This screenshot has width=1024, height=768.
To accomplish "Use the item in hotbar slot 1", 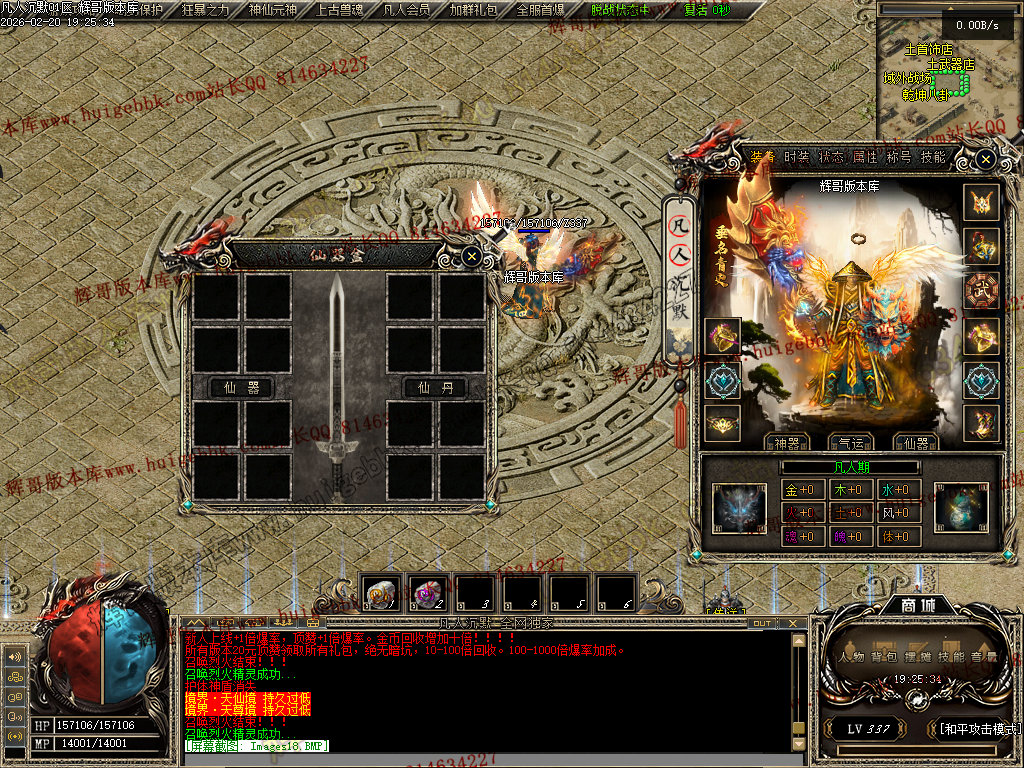I will [382, 594].
